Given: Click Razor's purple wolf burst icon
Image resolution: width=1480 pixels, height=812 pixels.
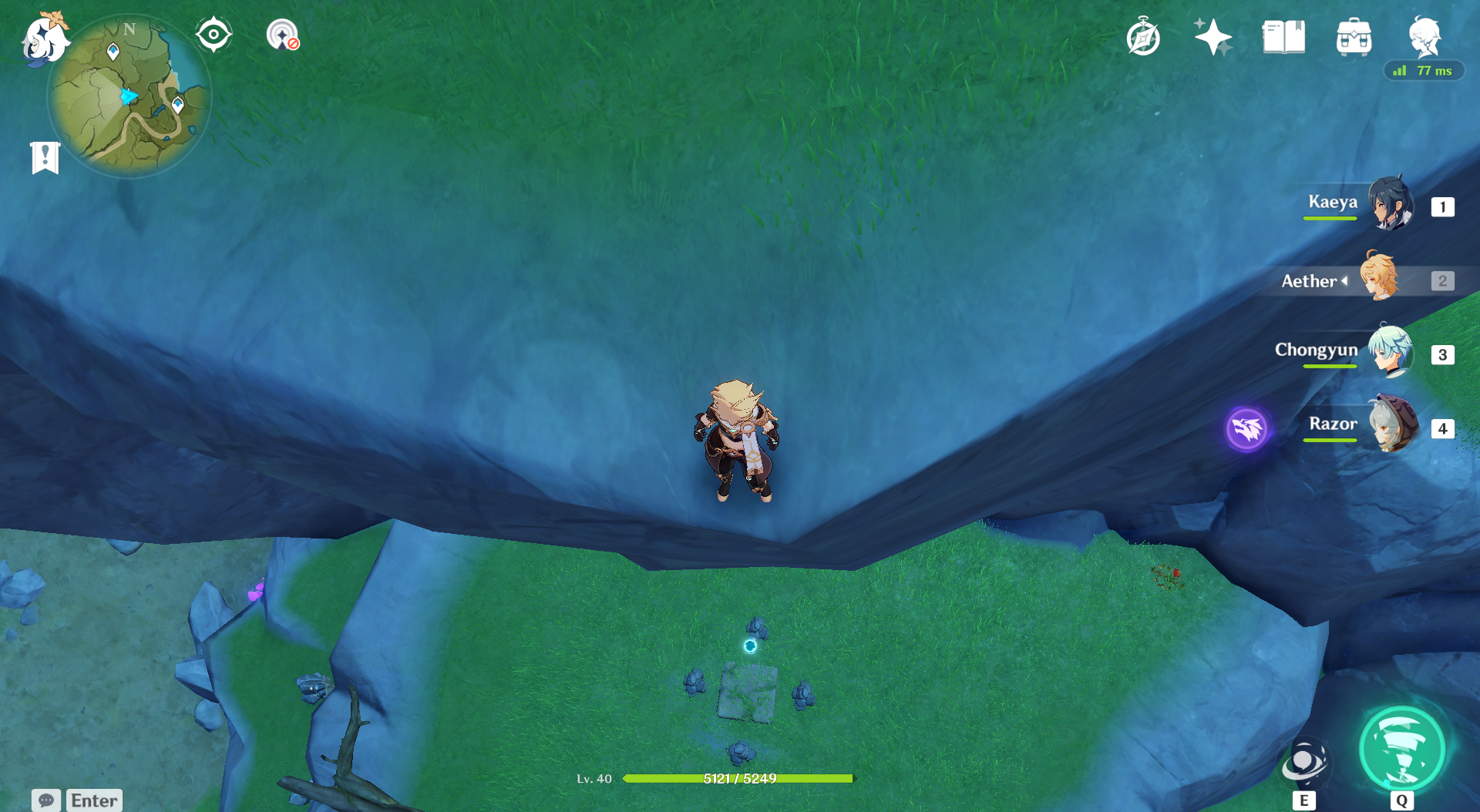Looking at the screenshot, I should [x=1246, y=428].
